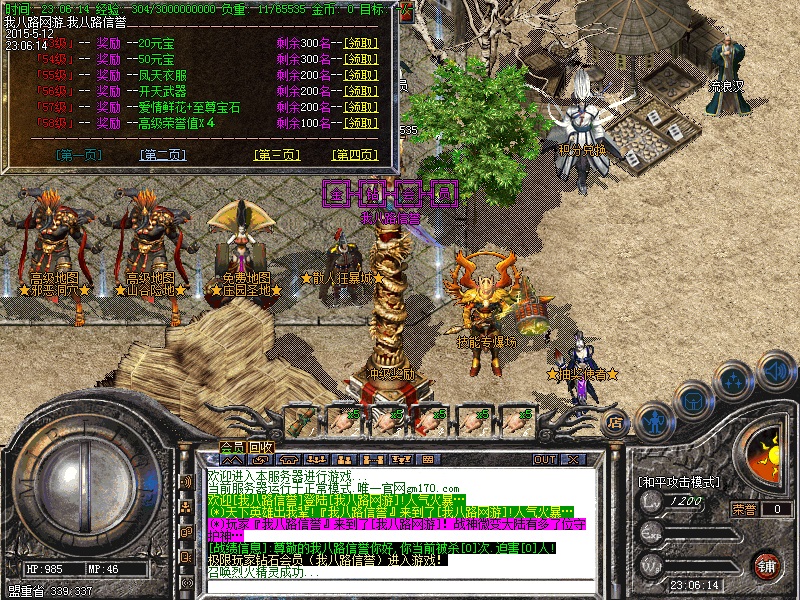
Task: Claim the 20元宝 level reward
Action: point(360,43)
